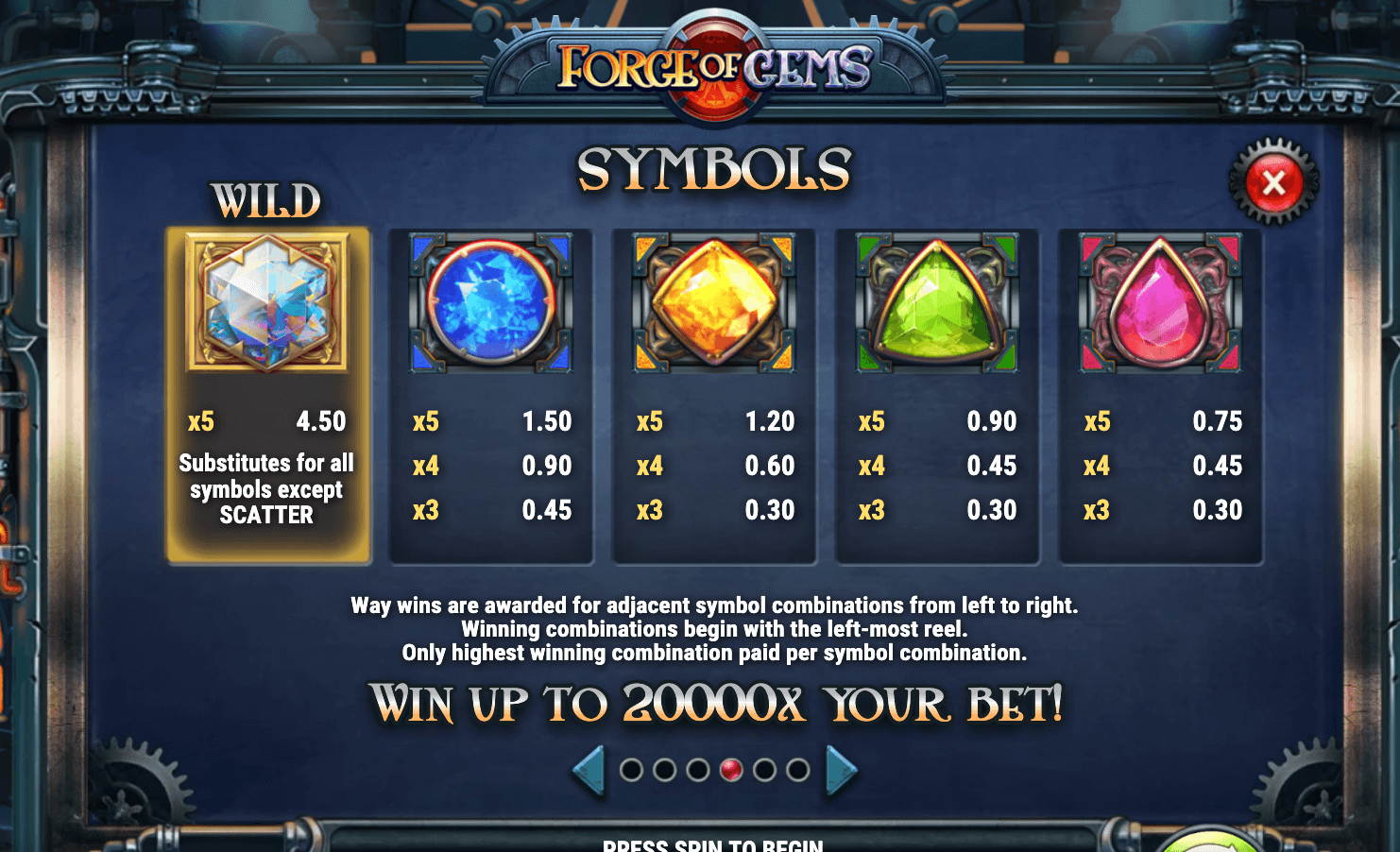The height and width of the screenshot is (852, 1400).
Task: Open the second pagination dot page
Action: pyautogui.click(x=667, y=768)
